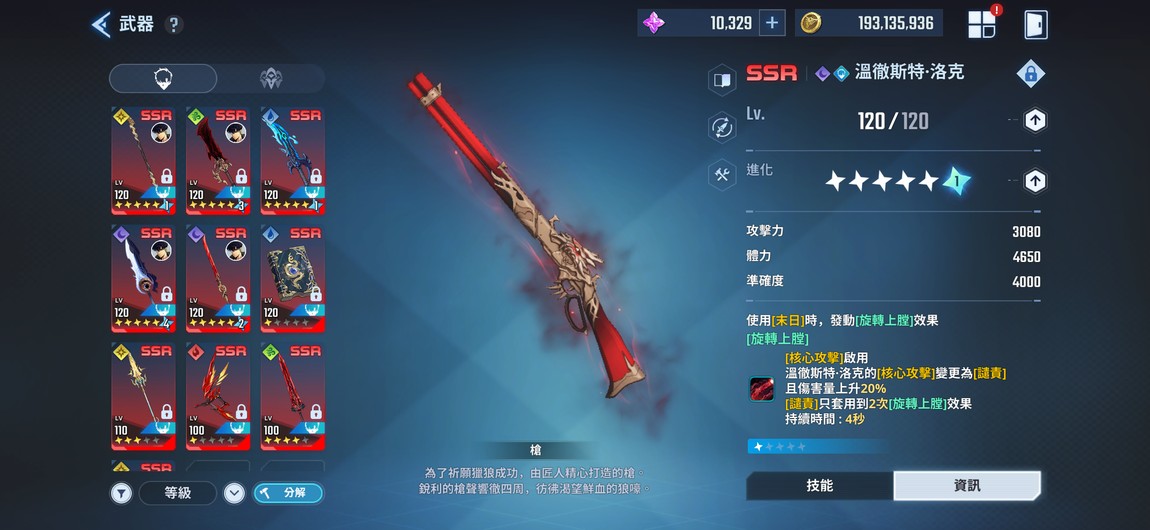1150x530 pixels.
Task: Switch to the hunter weapons tab
Action: pyautogui.click(x=163, y=79)
